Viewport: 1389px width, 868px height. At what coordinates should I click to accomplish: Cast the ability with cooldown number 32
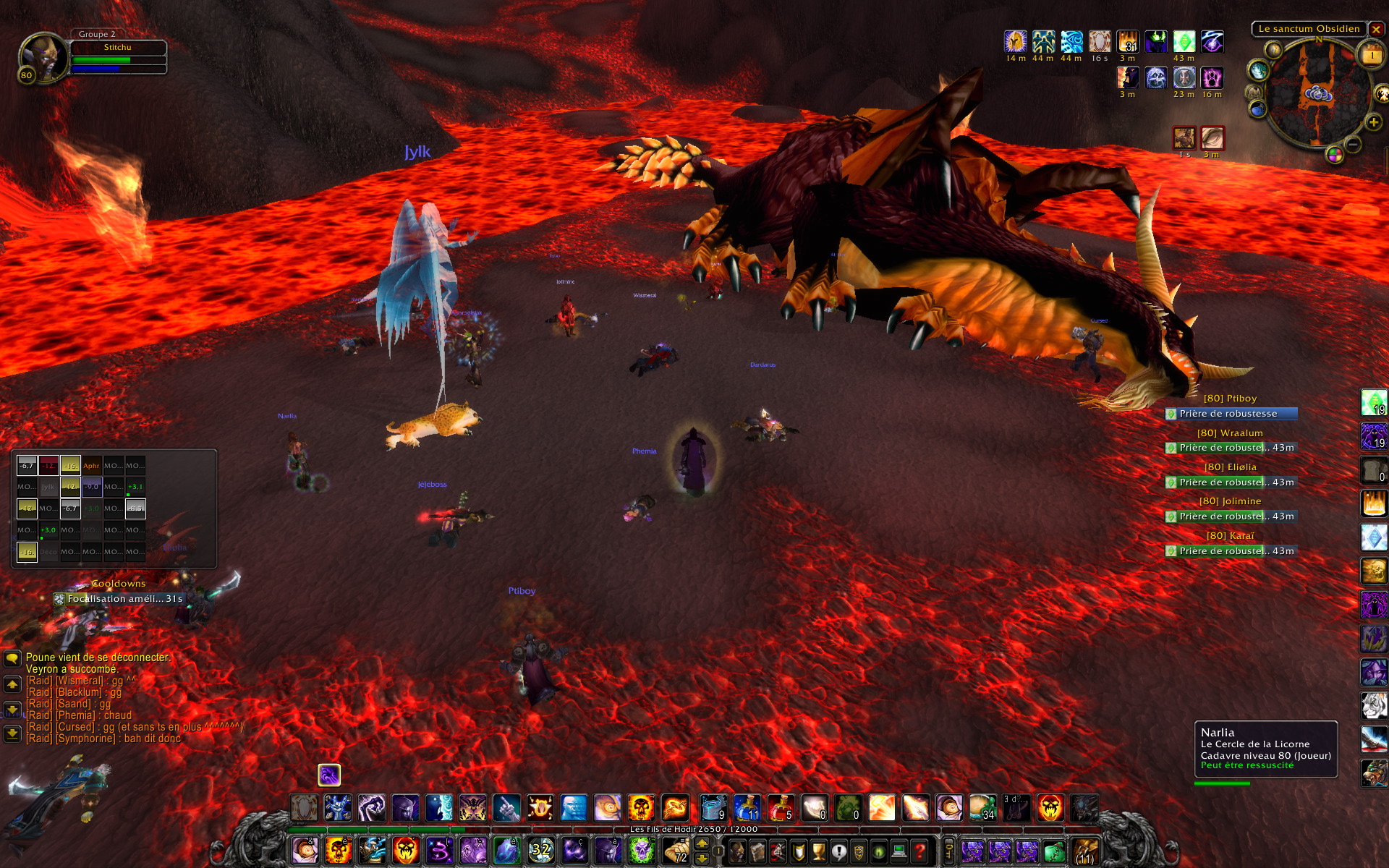[540, 851]
